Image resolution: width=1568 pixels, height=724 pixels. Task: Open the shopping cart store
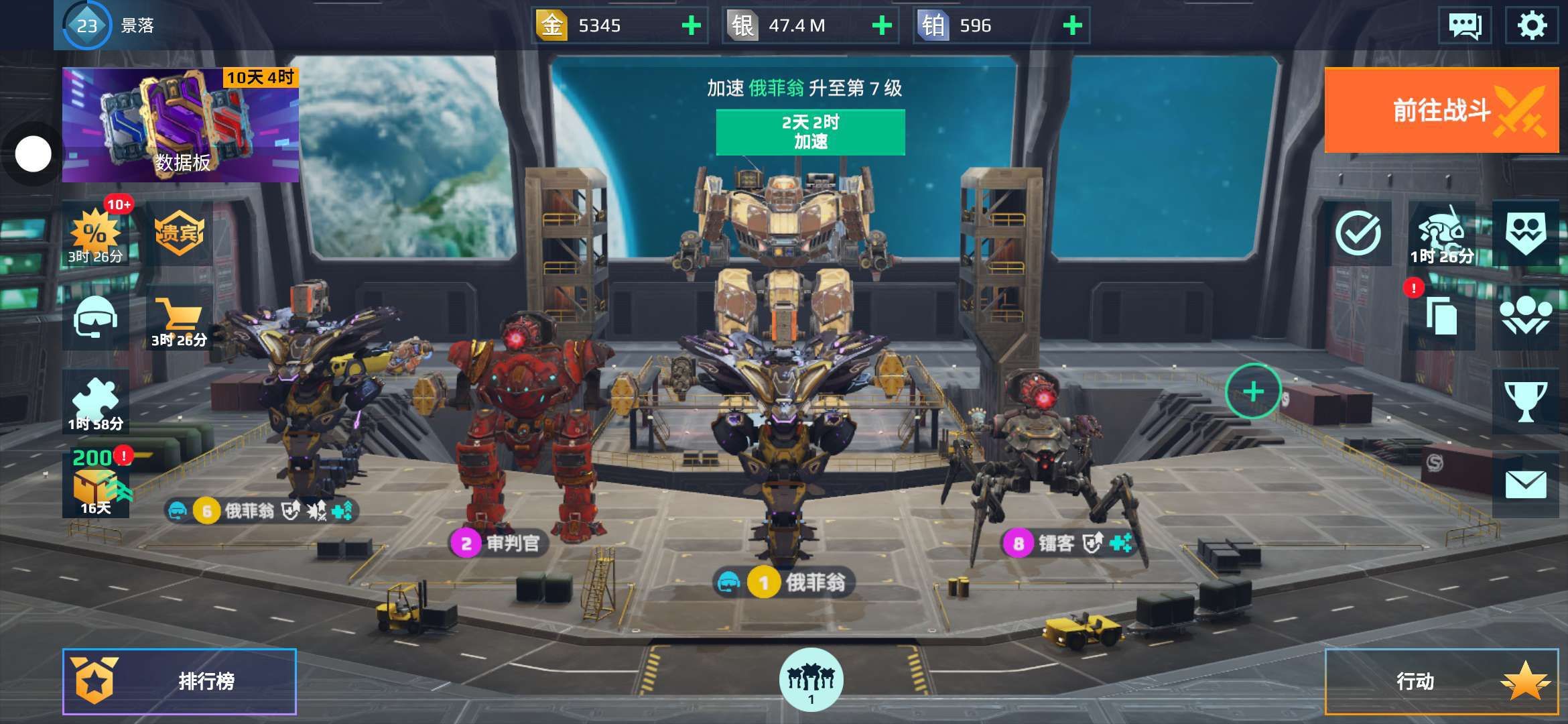(179, 317)
